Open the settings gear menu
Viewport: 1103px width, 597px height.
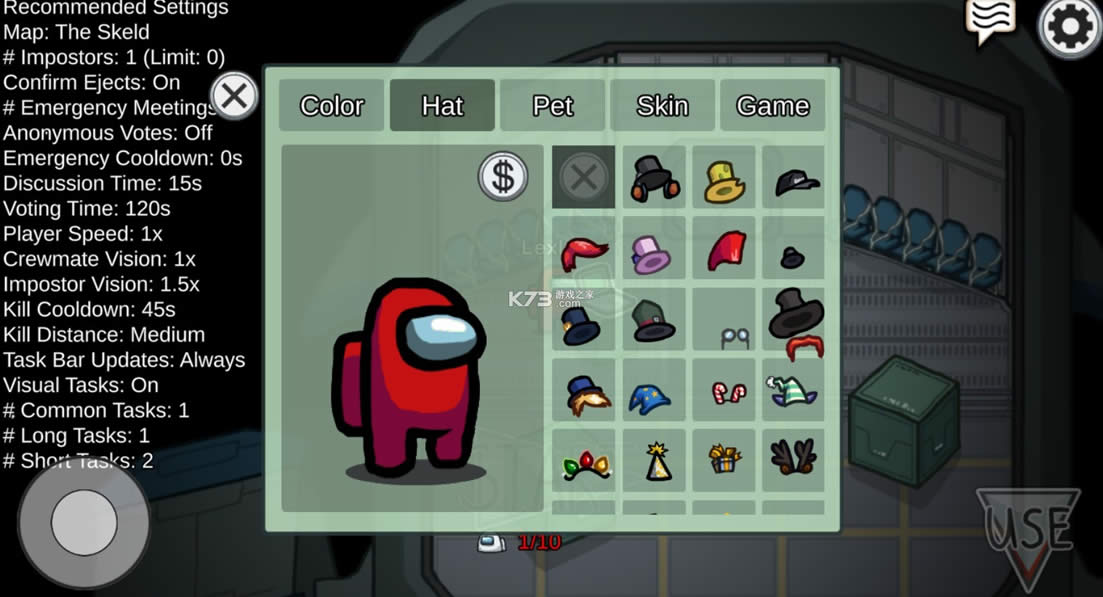click(1070, 28)
